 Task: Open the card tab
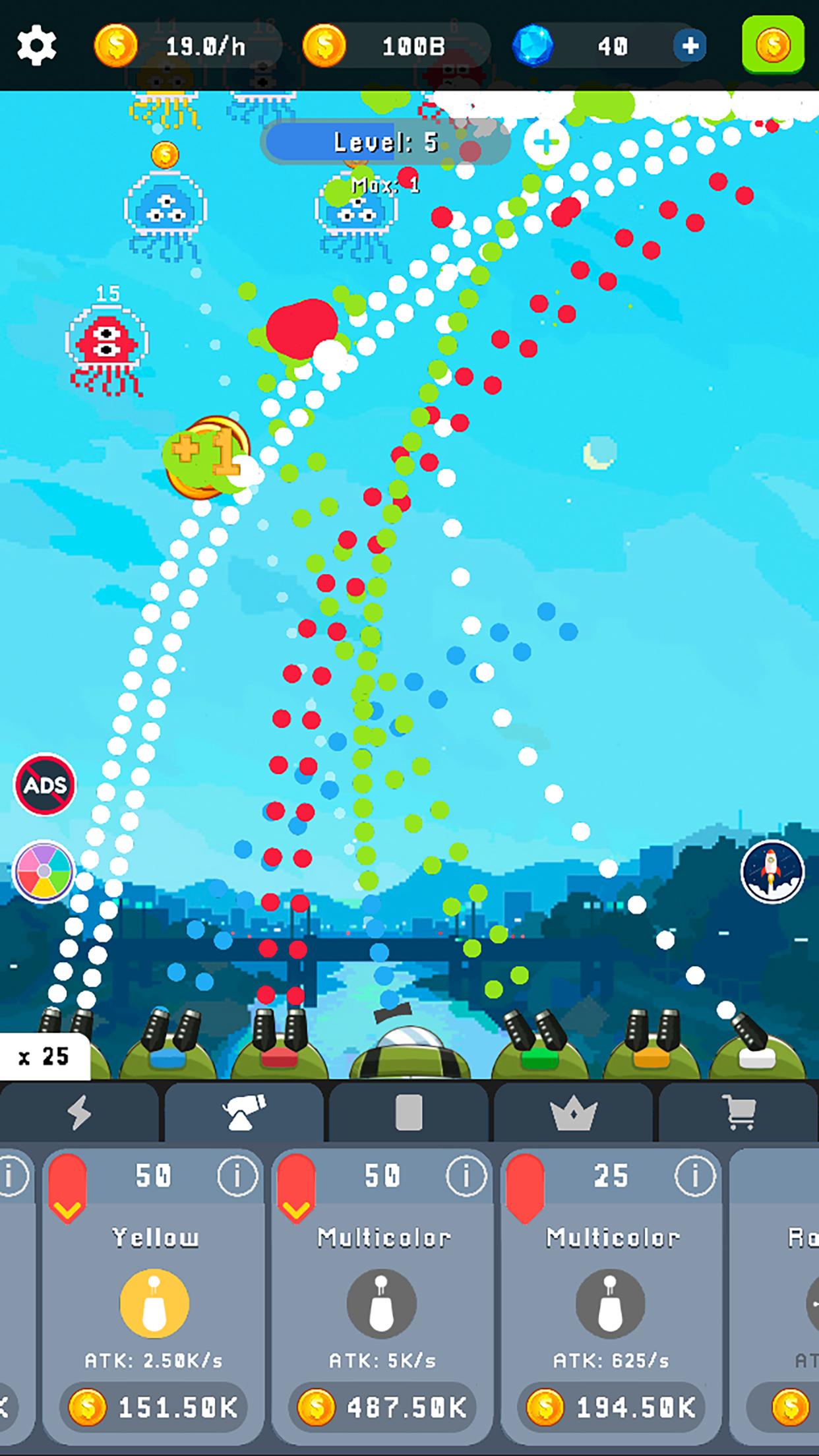pyautogui.click(x=408, y=1114)
